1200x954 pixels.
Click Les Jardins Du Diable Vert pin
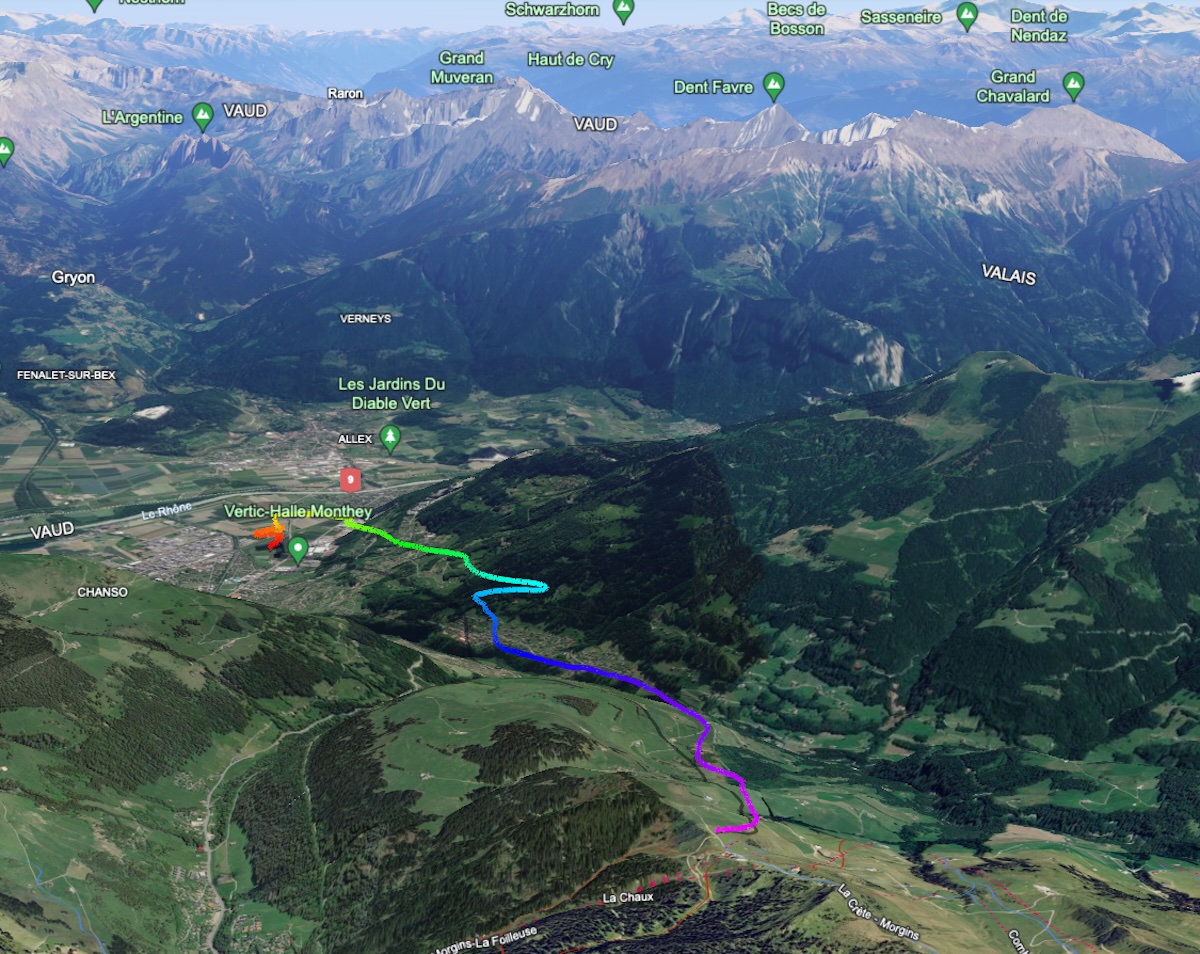(x=390, y=437)
